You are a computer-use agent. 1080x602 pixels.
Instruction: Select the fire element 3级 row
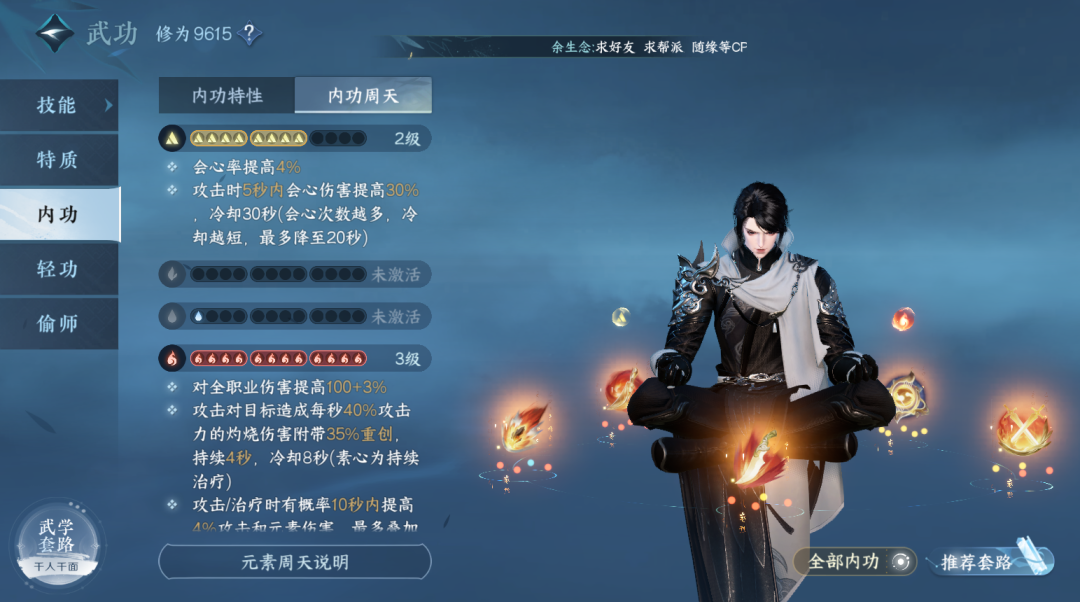pos(295,357)
